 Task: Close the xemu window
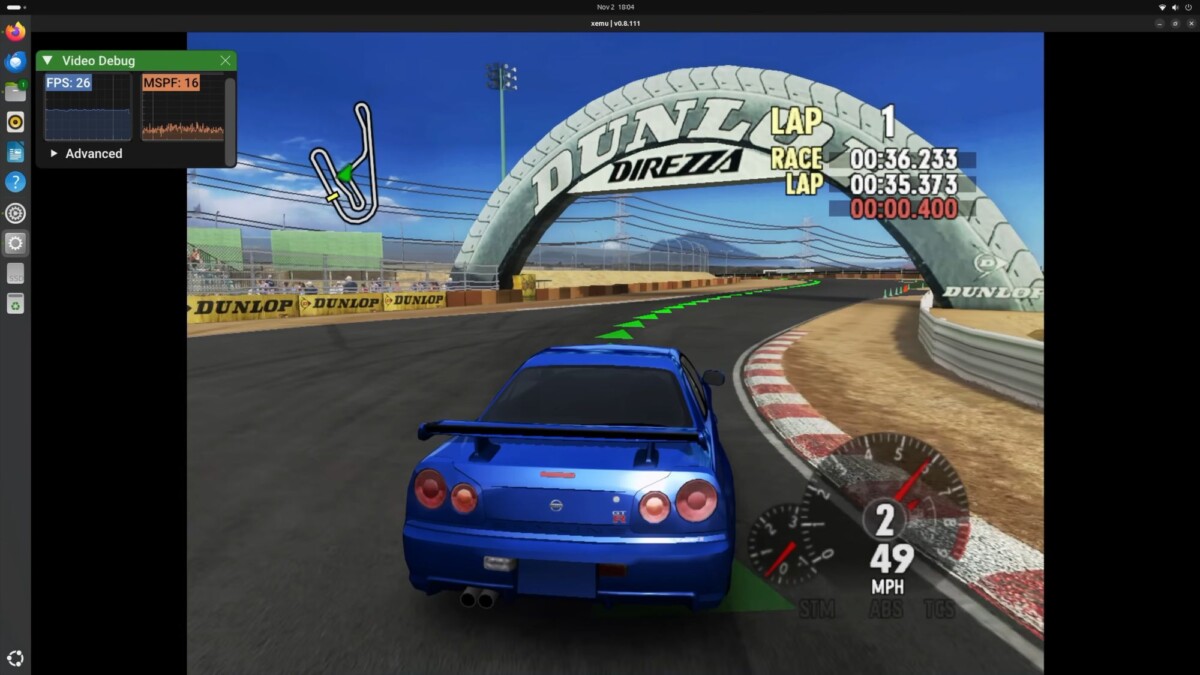click(x=1190, y=23)
